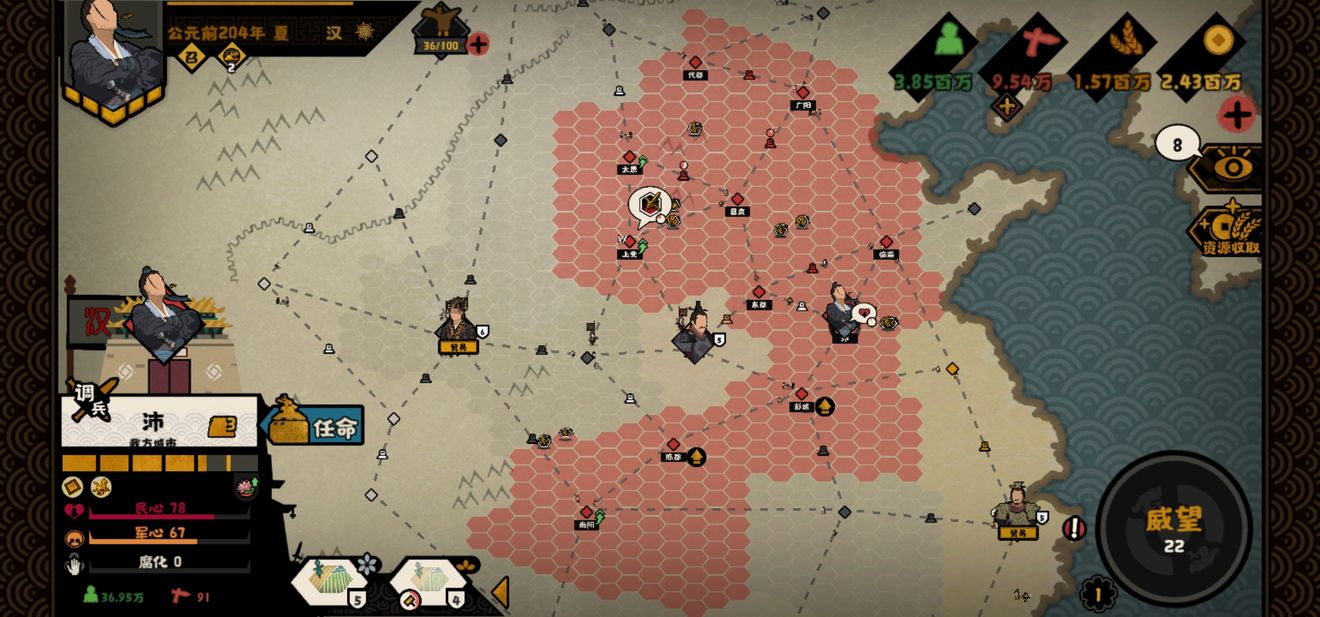Click the red exclamation alert icon

pos(1074,527)
